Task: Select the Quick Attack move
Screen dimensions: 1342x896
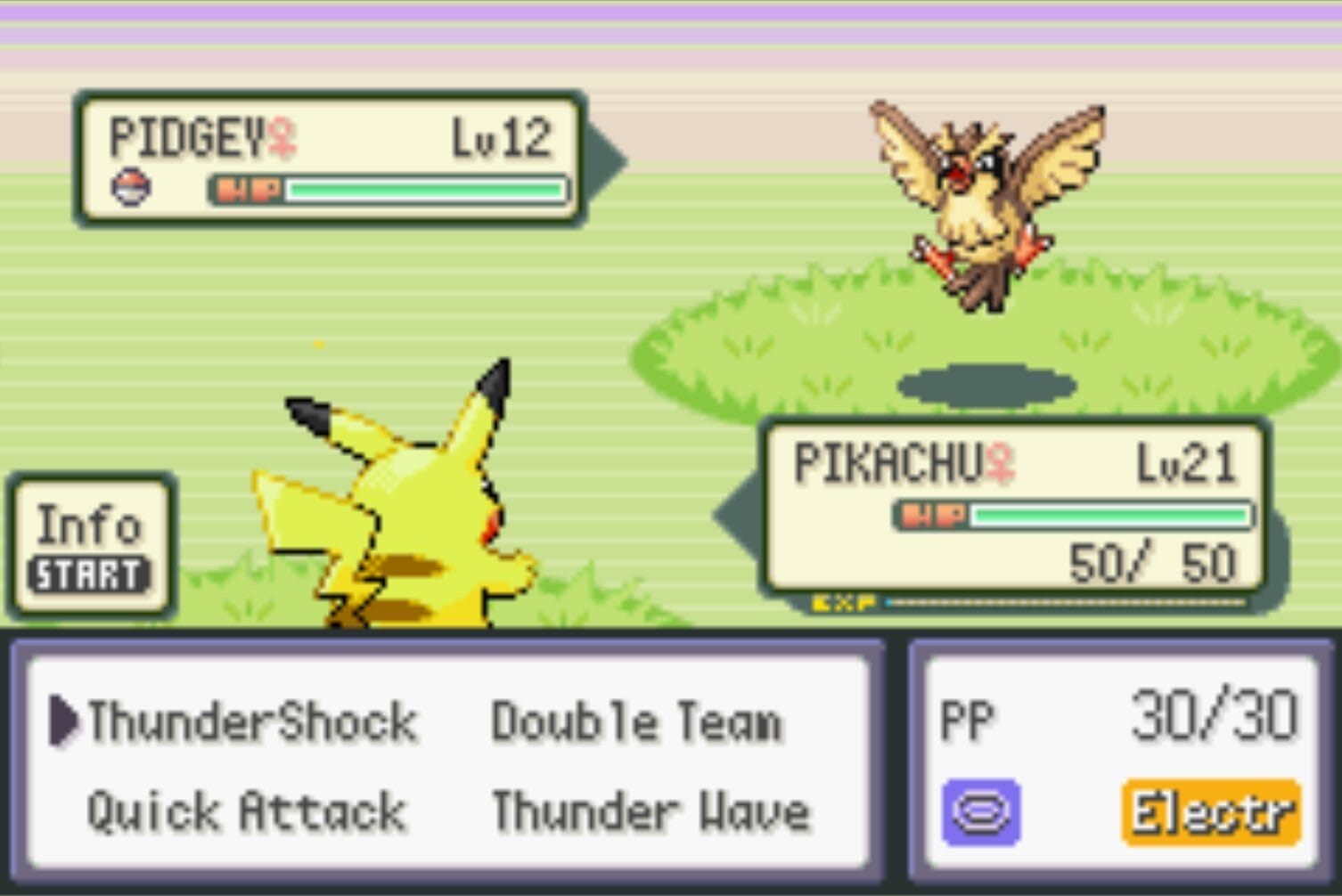Action: (x=245, y=810)
